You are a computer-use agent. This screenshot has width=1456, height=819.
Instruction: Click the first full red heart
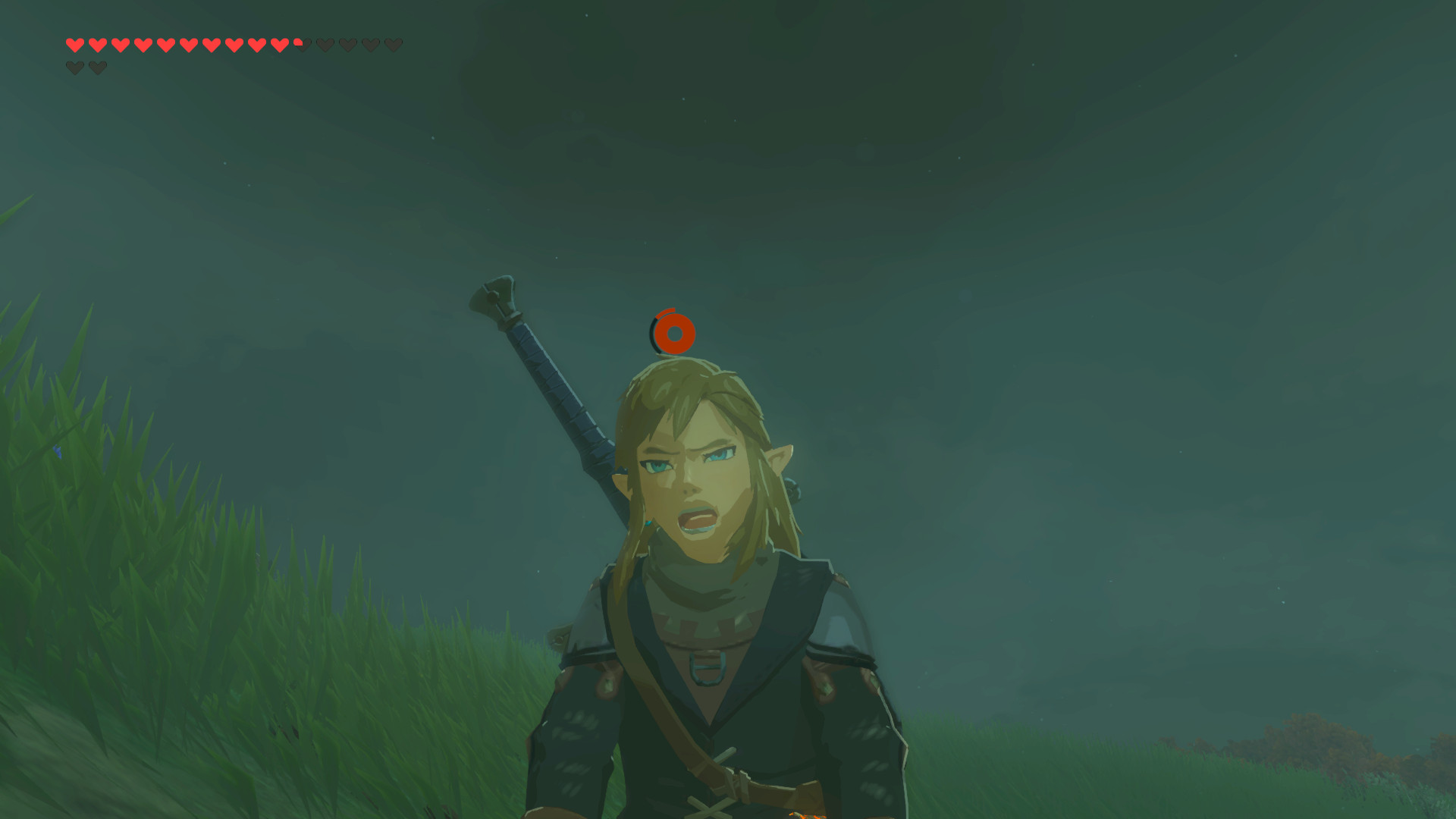75,45
